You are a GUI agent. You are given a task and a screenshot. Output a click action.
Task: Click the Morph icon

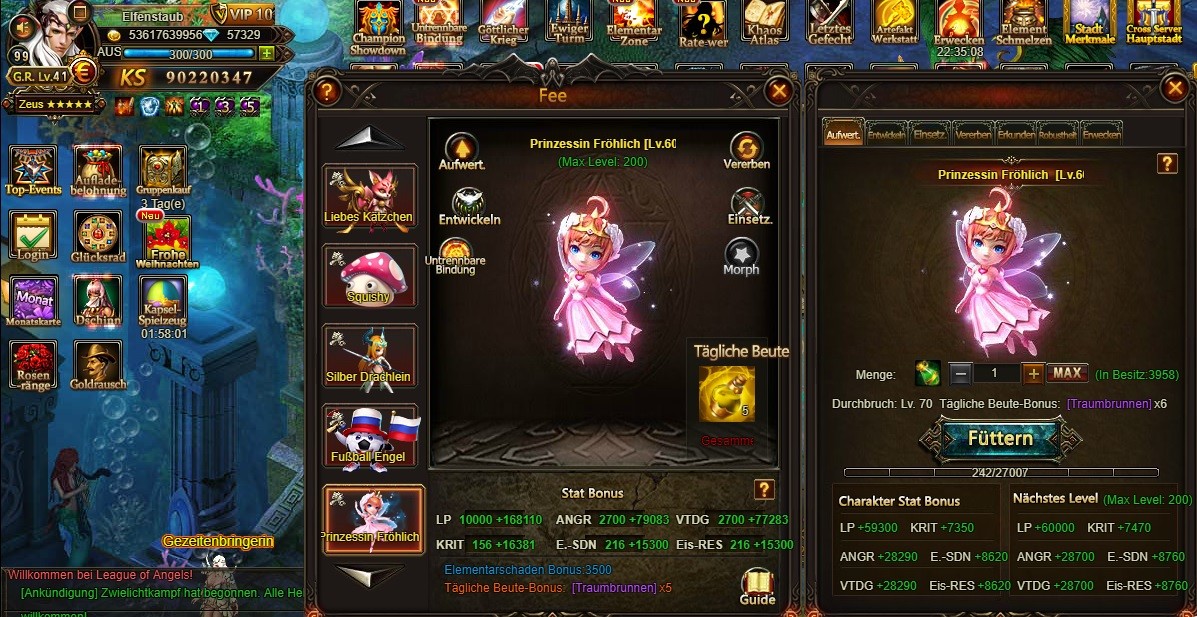point(741,256)
